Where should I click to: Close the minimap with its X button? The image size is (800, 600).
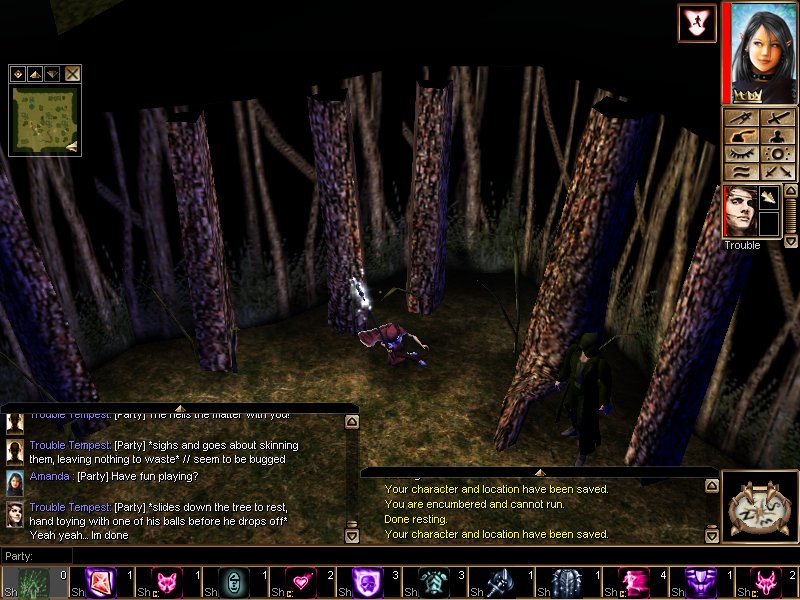(x=73, y=73)
